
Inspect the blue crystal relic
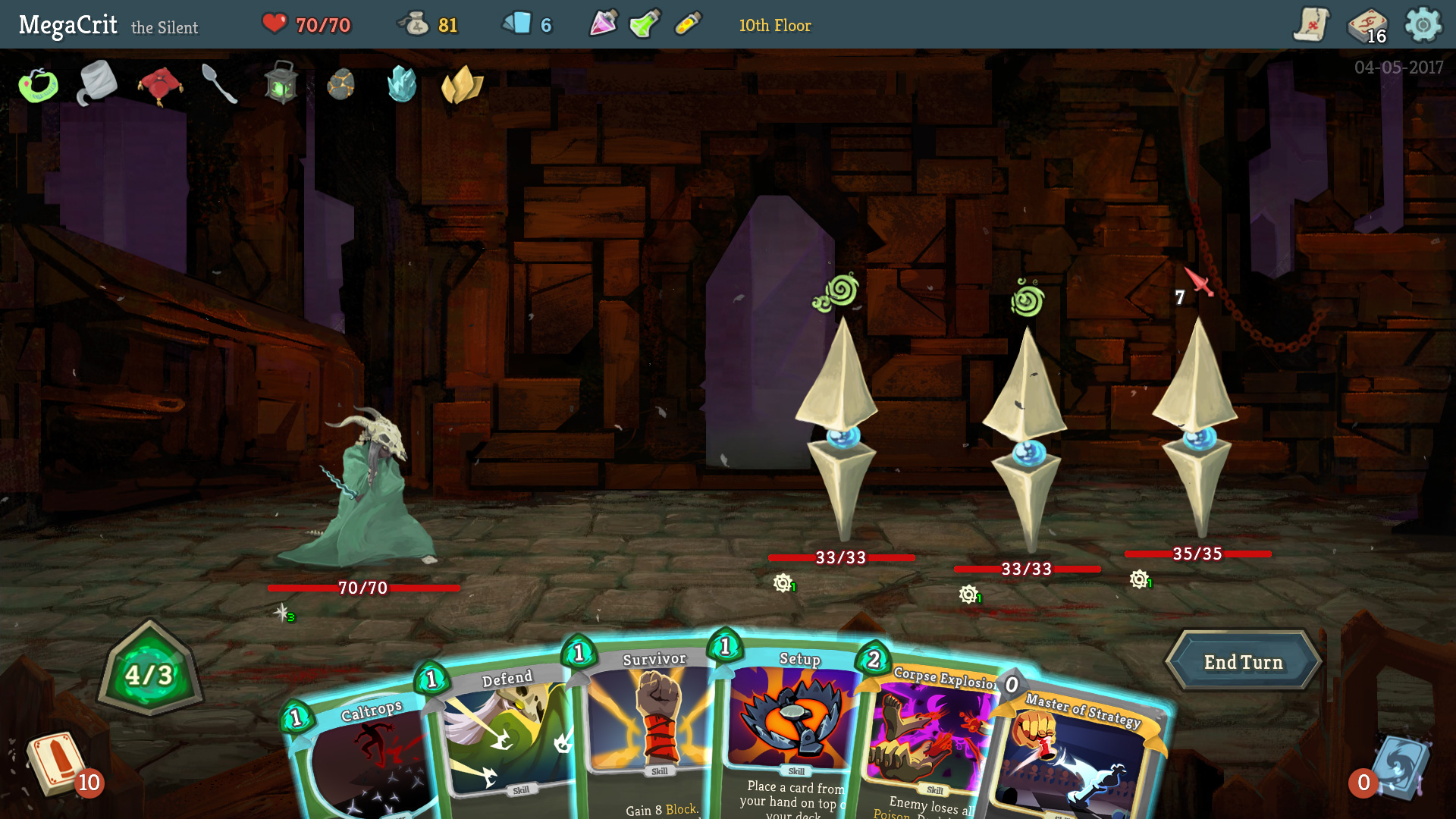click(401, 83)
